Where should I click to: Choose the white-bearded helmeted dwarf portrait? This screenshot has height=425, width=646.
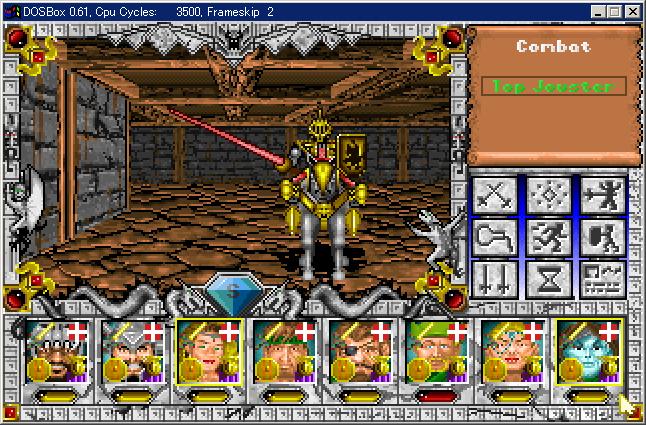127,350
